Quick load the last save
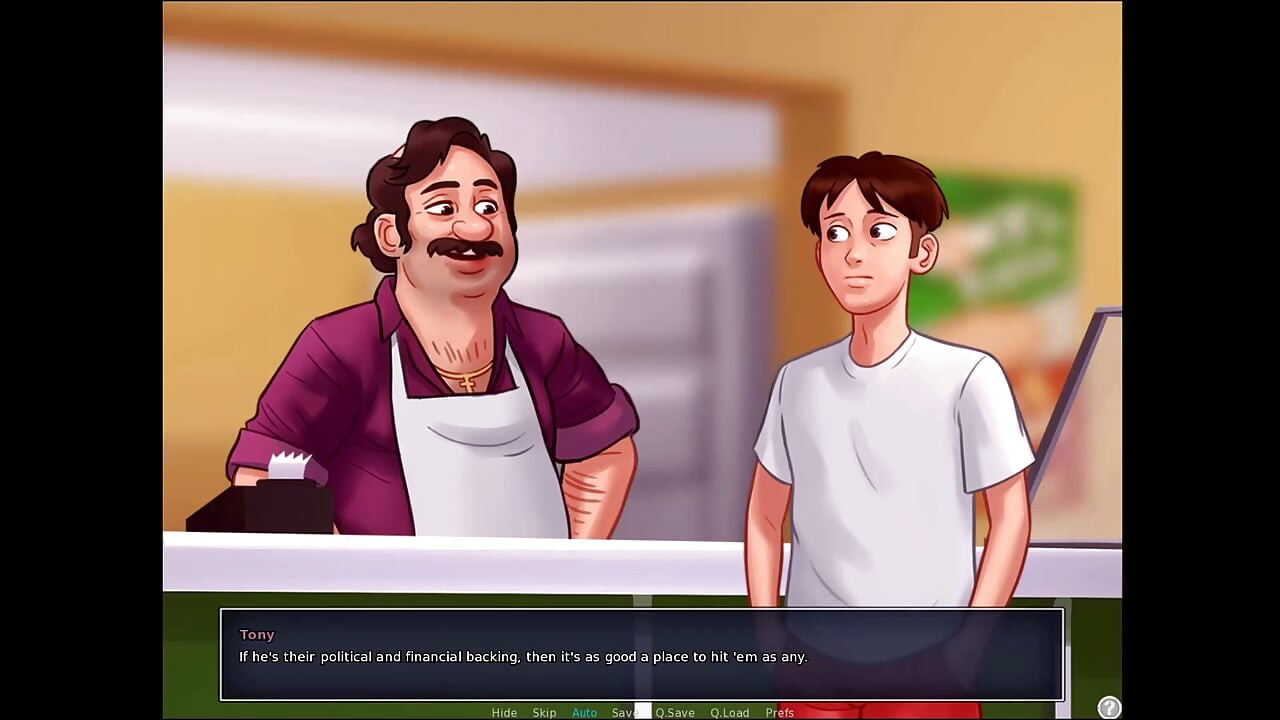This screenshot has width=1280, height=720. coord(729,712)
